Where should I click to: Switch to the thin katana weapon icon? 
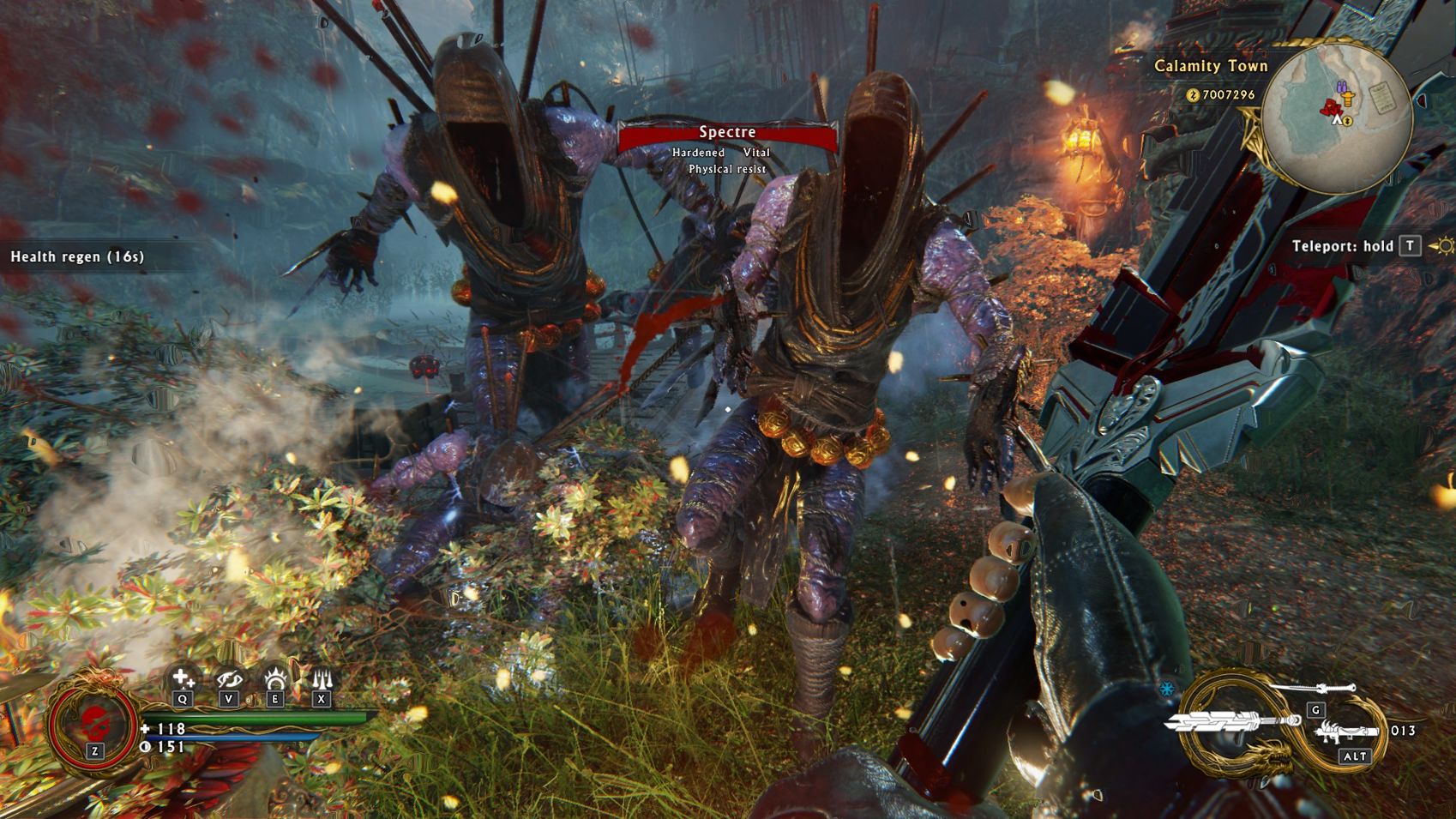(x=1312, y=690)
